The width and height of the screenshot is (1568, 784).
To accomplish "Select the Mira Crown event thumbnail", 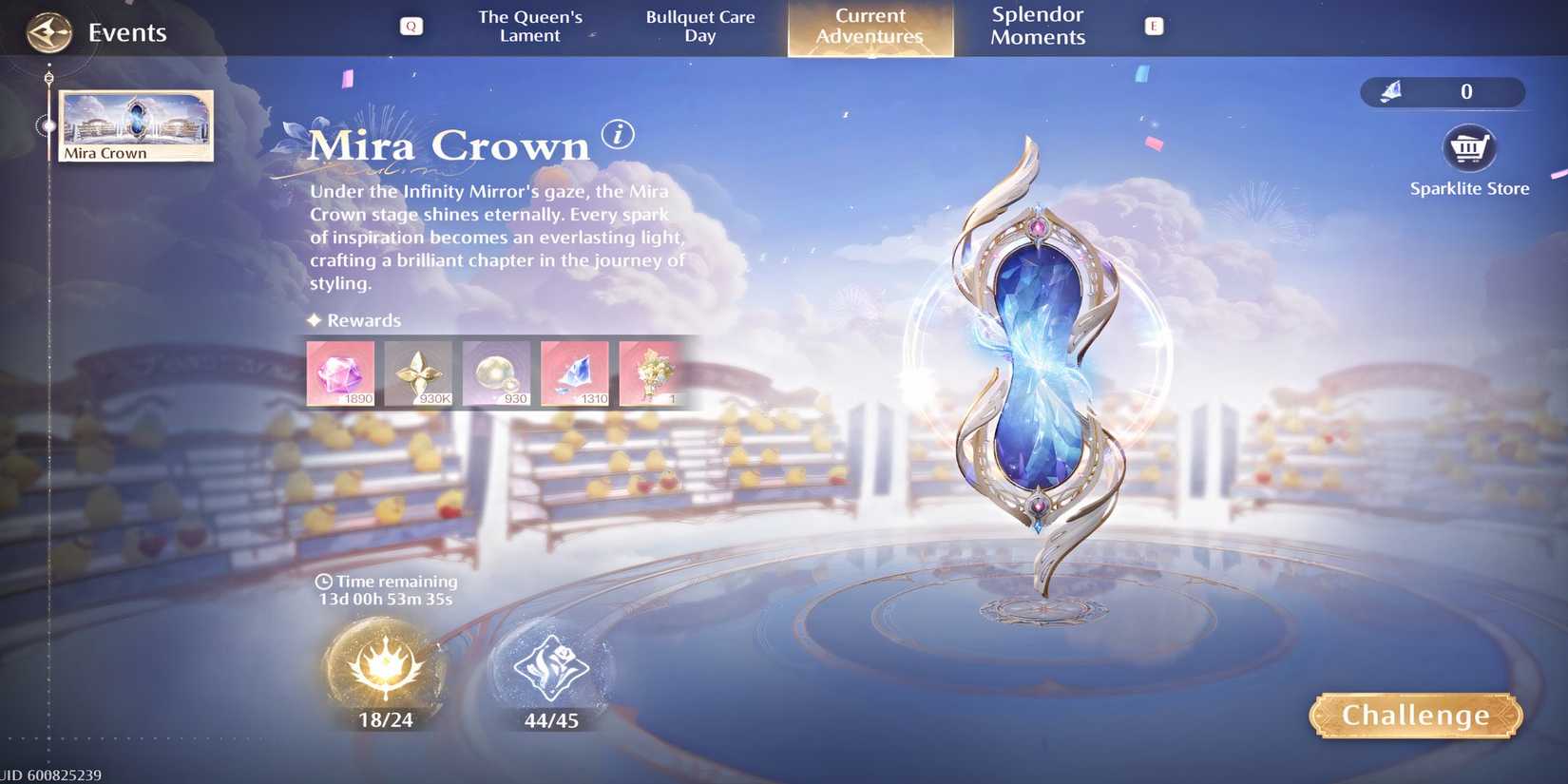I will tap(135, 124).
